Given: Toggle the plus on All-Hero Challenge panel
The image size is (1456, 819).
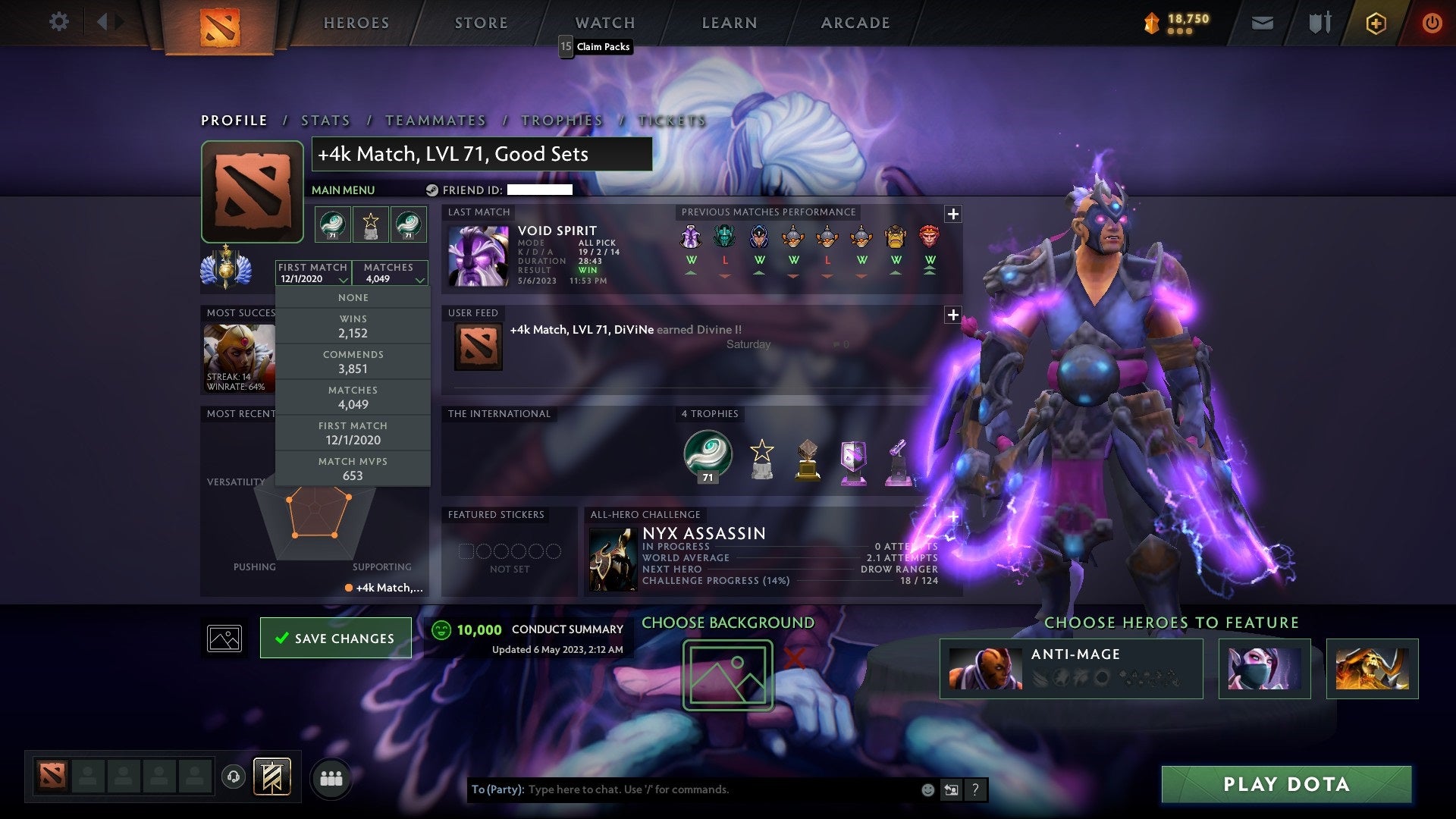Looking at the screenshot, I should [954, 515].
